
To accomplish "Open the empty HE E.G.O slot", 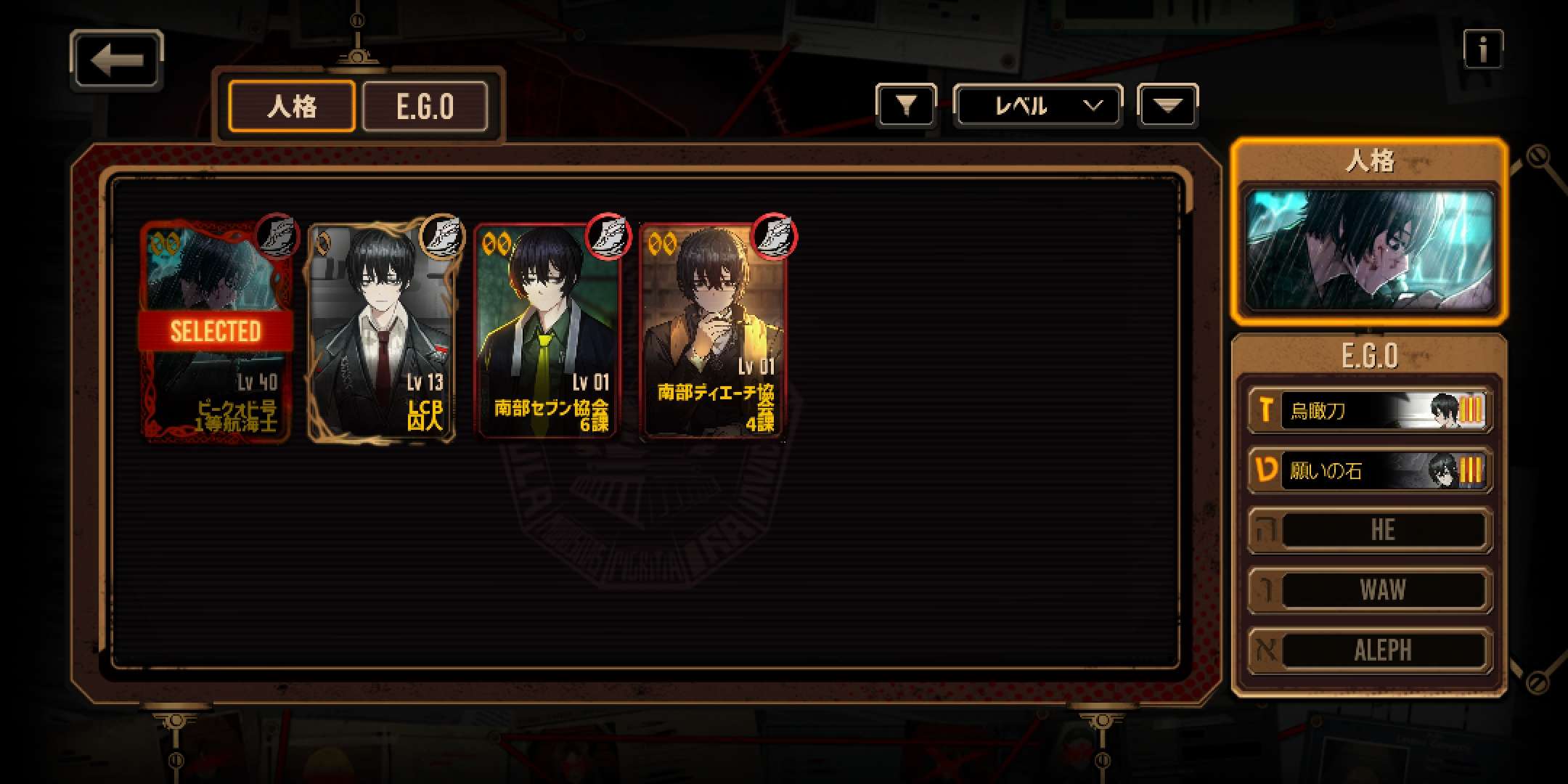I will click(1369, 530).
